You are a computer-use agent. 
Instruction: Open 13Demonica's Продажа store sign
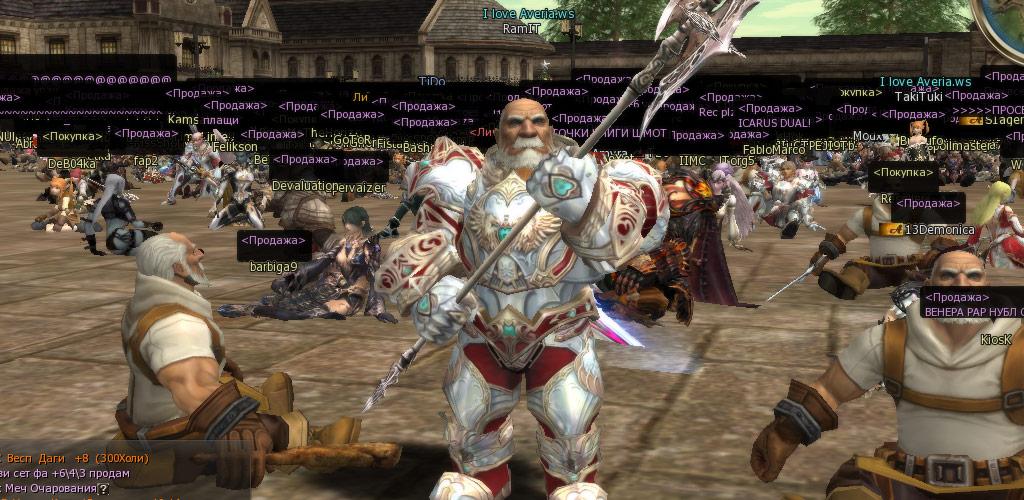click(x=929, y=204)
